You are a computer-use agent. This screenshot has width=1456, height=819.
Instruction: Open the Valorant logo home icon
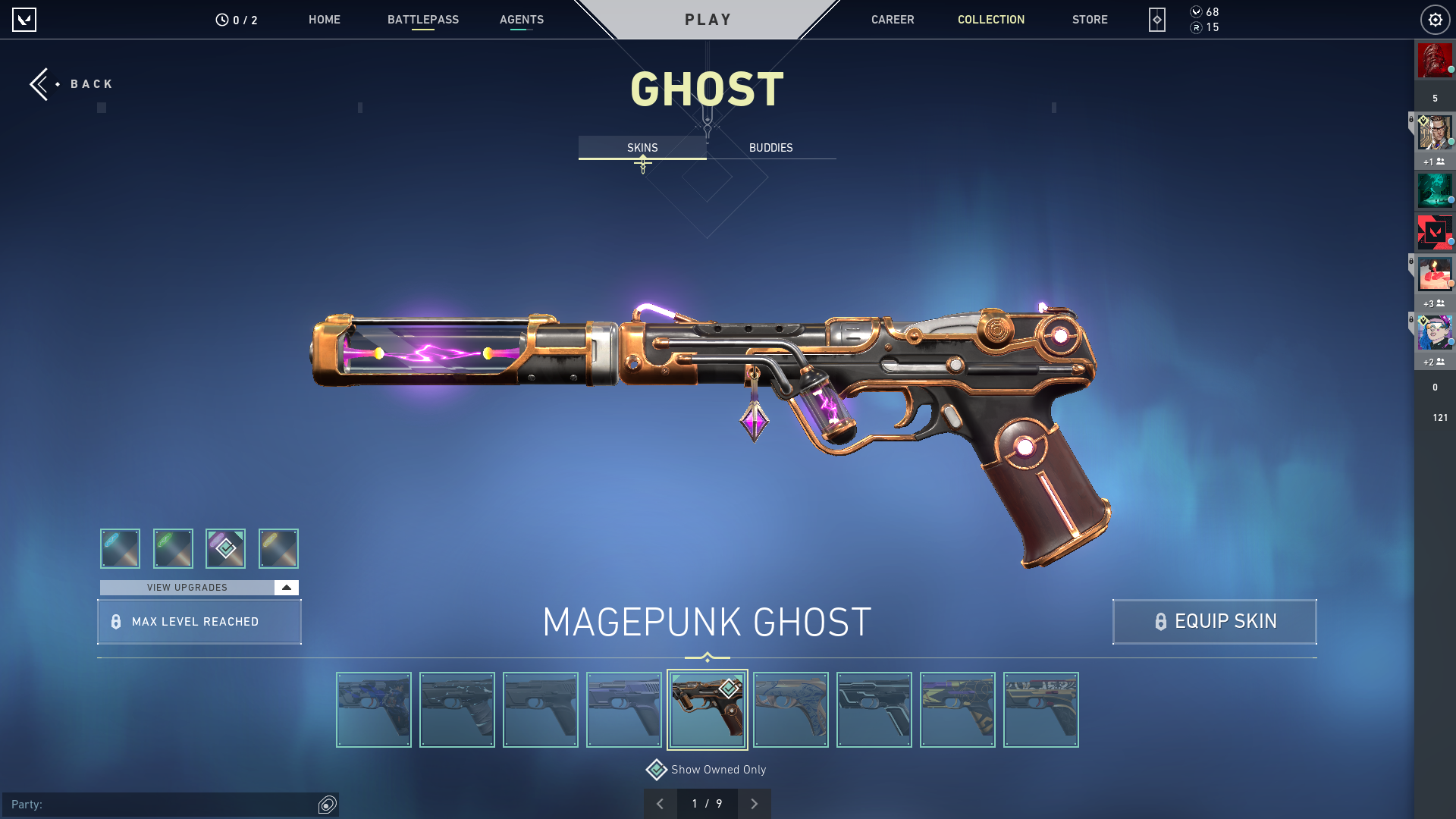click(24, 20)
